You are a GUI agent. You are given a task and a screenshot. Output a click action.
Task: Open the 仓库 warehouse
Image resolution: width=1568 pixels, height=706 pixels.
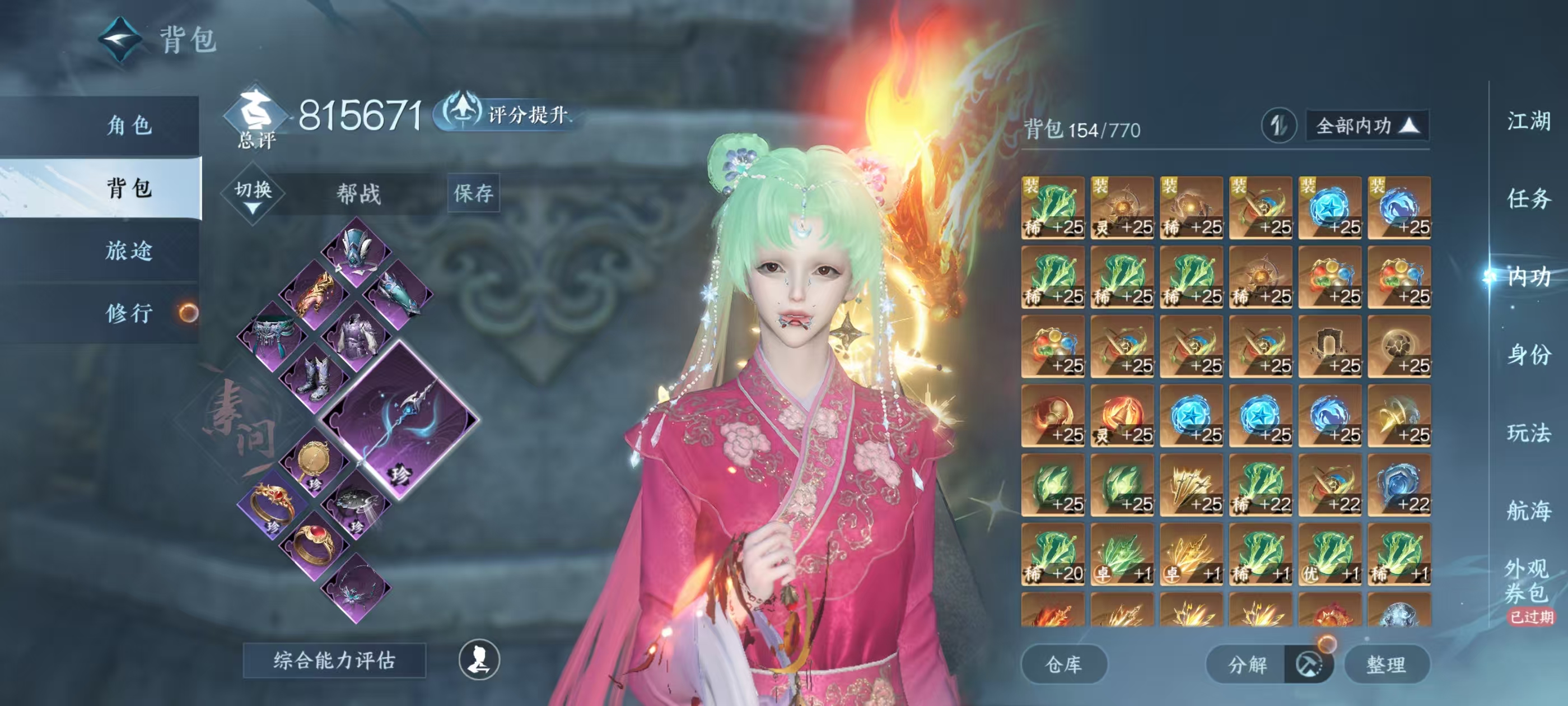click(x=1063, y=664)
